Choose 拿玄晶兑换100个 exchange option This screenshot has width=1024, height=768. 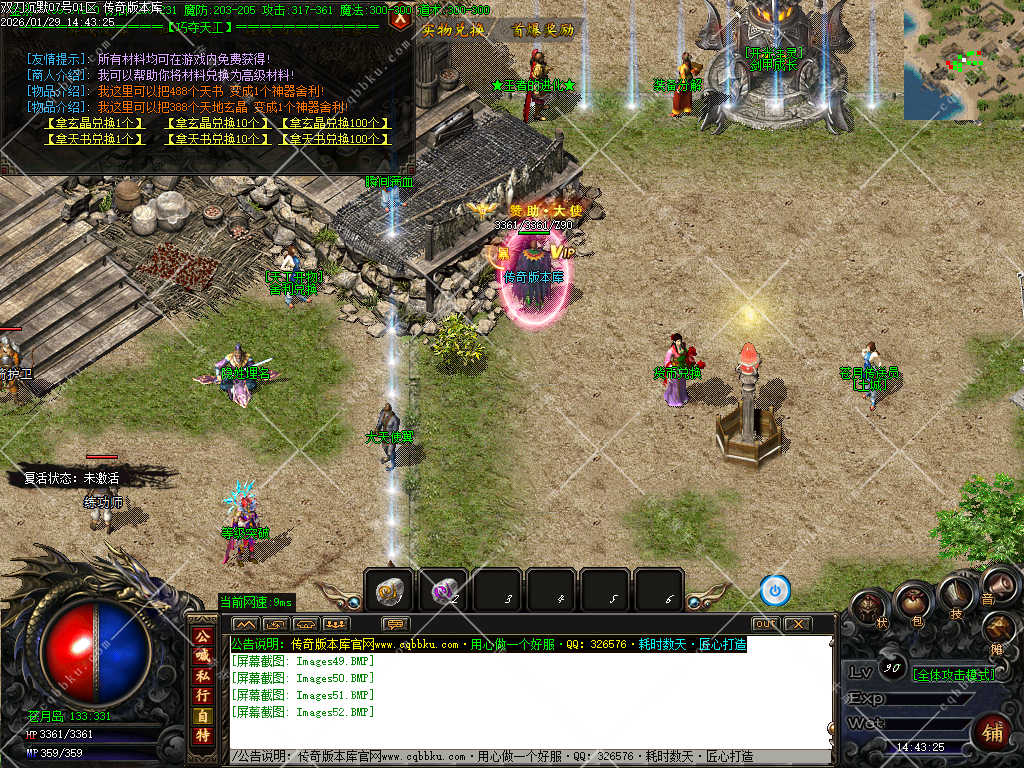334,123
